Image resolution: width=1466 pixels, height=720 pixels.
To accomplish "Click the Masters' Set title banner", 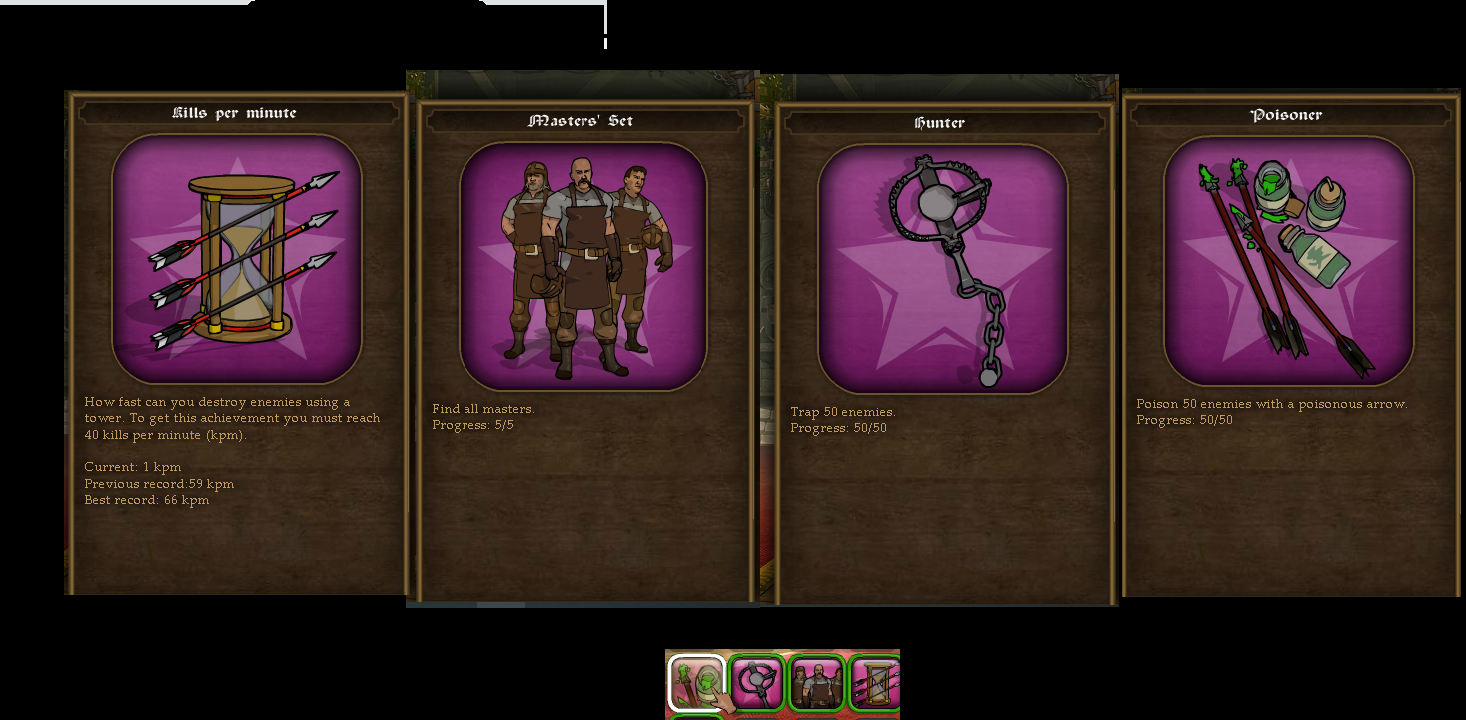I will click(x=583, y=121).
